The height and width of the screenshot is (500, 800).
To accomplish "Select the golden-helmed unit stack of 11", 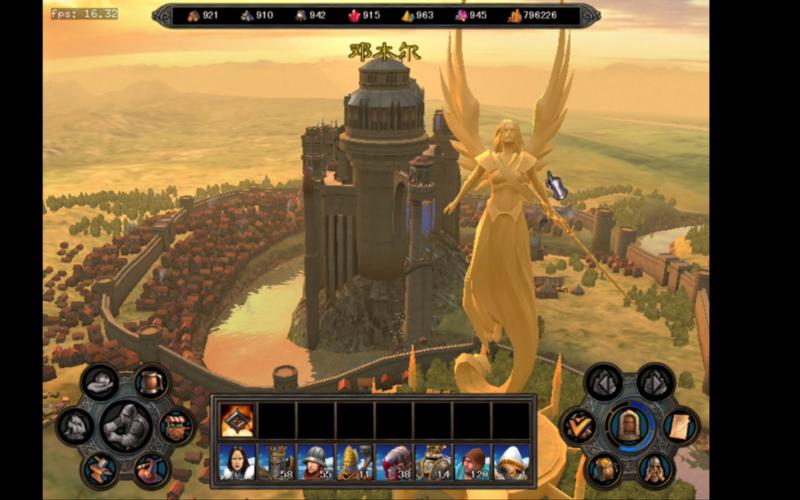I will [354, 461].
